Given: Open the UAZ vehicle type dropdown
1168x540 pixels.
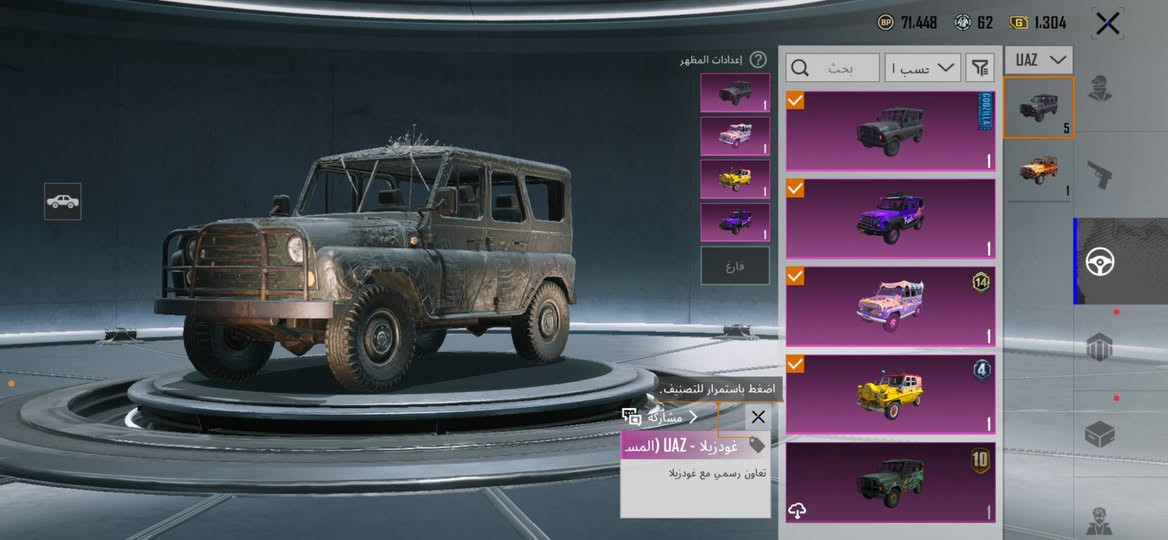Looking at the screenshot, I should [x=1039, y=60].
